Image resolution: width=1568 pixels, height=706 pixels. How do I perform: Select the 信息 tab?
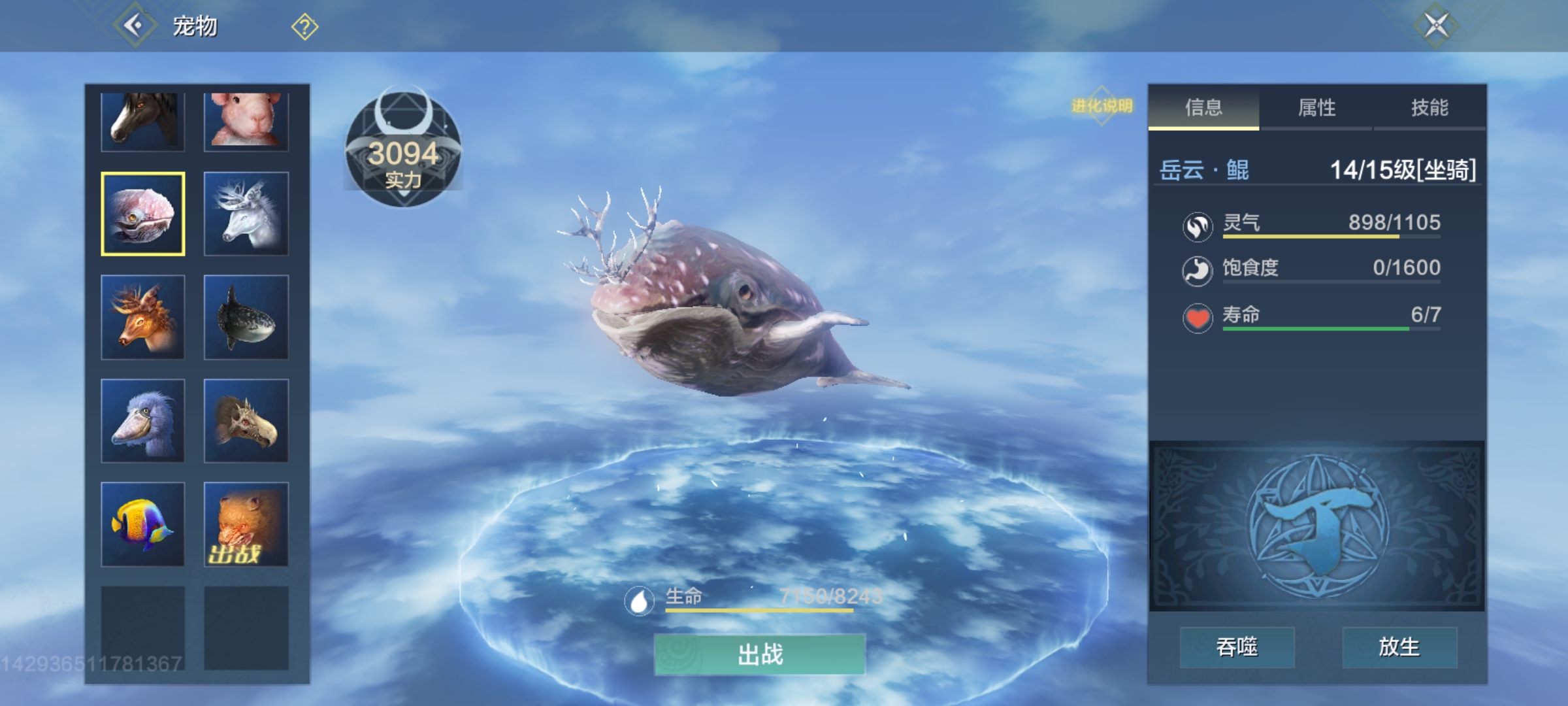pos(1203,108)
